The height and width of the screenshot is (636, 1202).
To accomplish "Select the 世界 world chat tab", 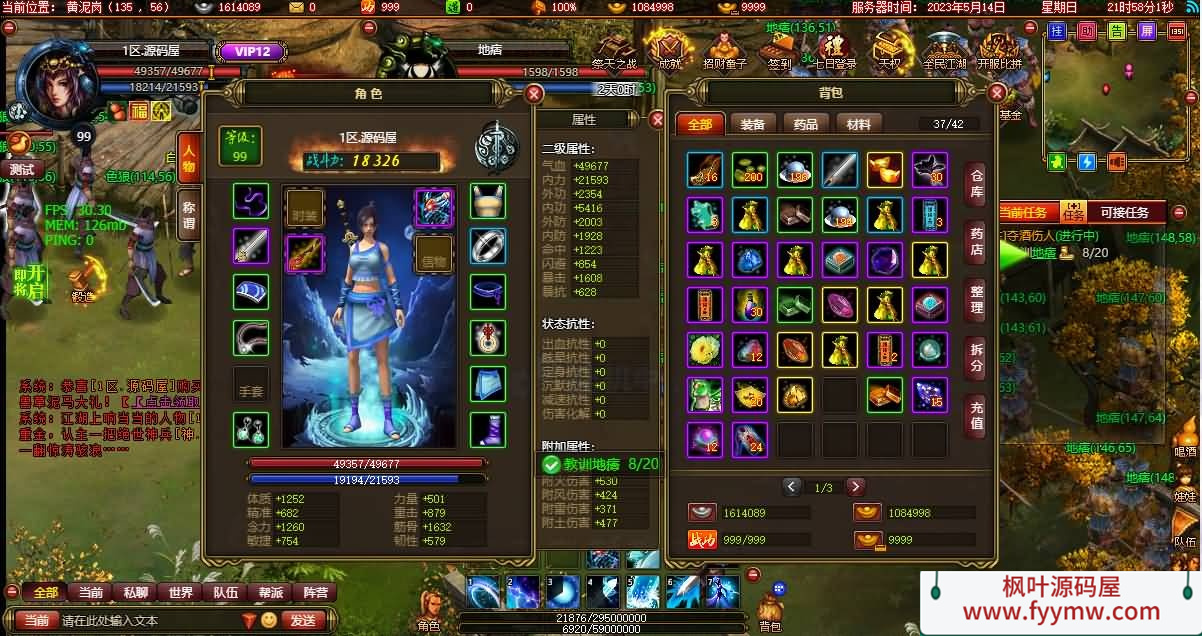I will click(x=181, y=592).
